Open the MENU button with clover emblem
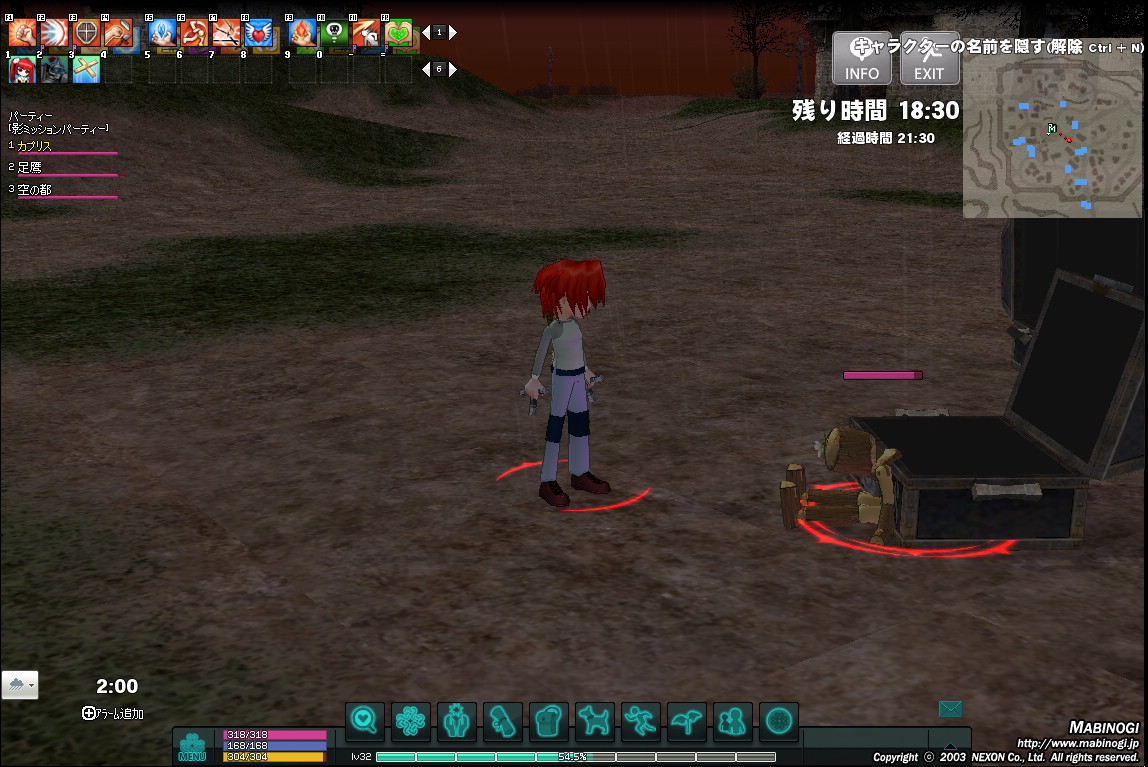 pyautogui.click(x=192, y=746)
